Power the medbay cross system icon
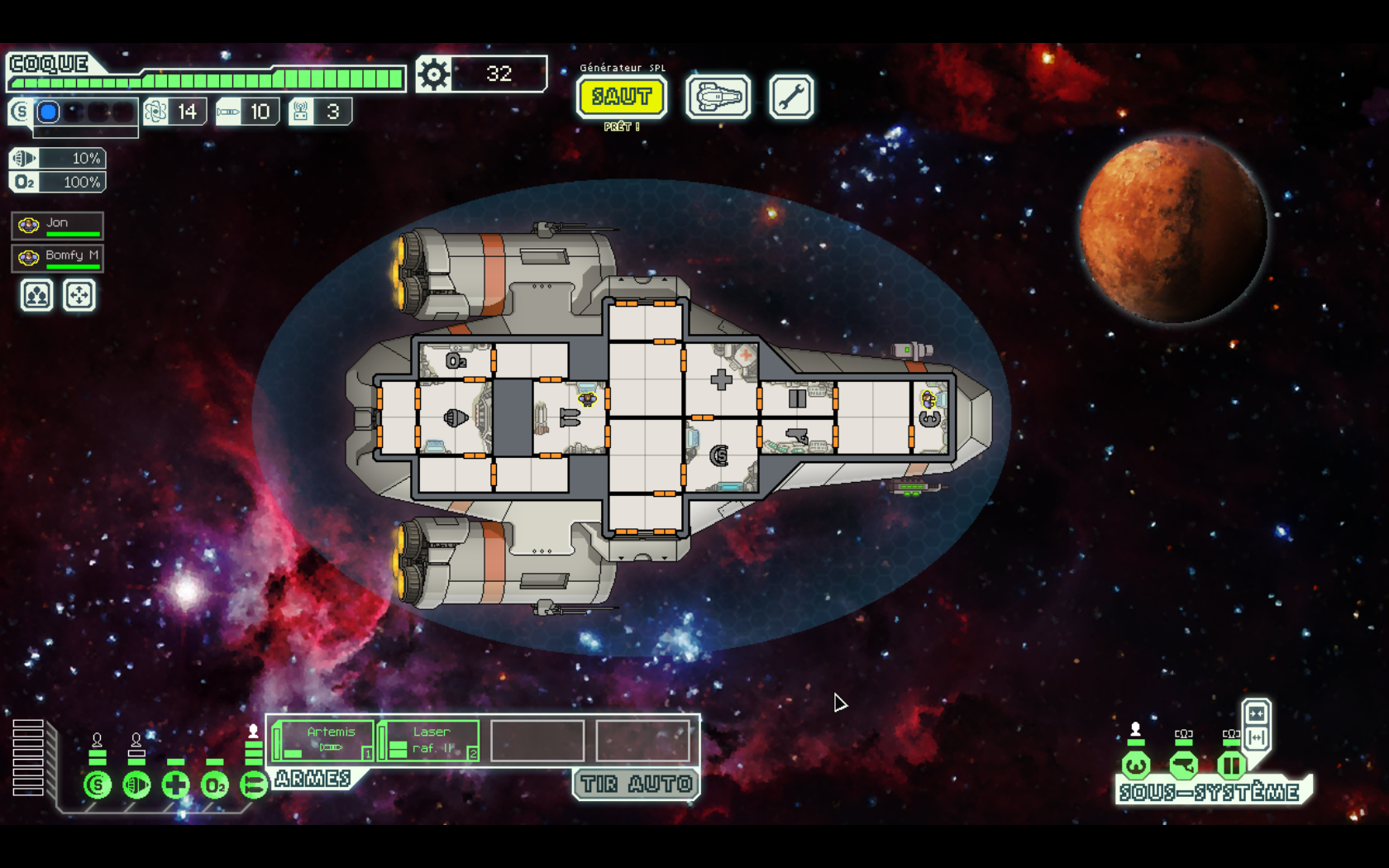Image resolution: width=1389 pixels, height=868 pixels. point(175,785)
